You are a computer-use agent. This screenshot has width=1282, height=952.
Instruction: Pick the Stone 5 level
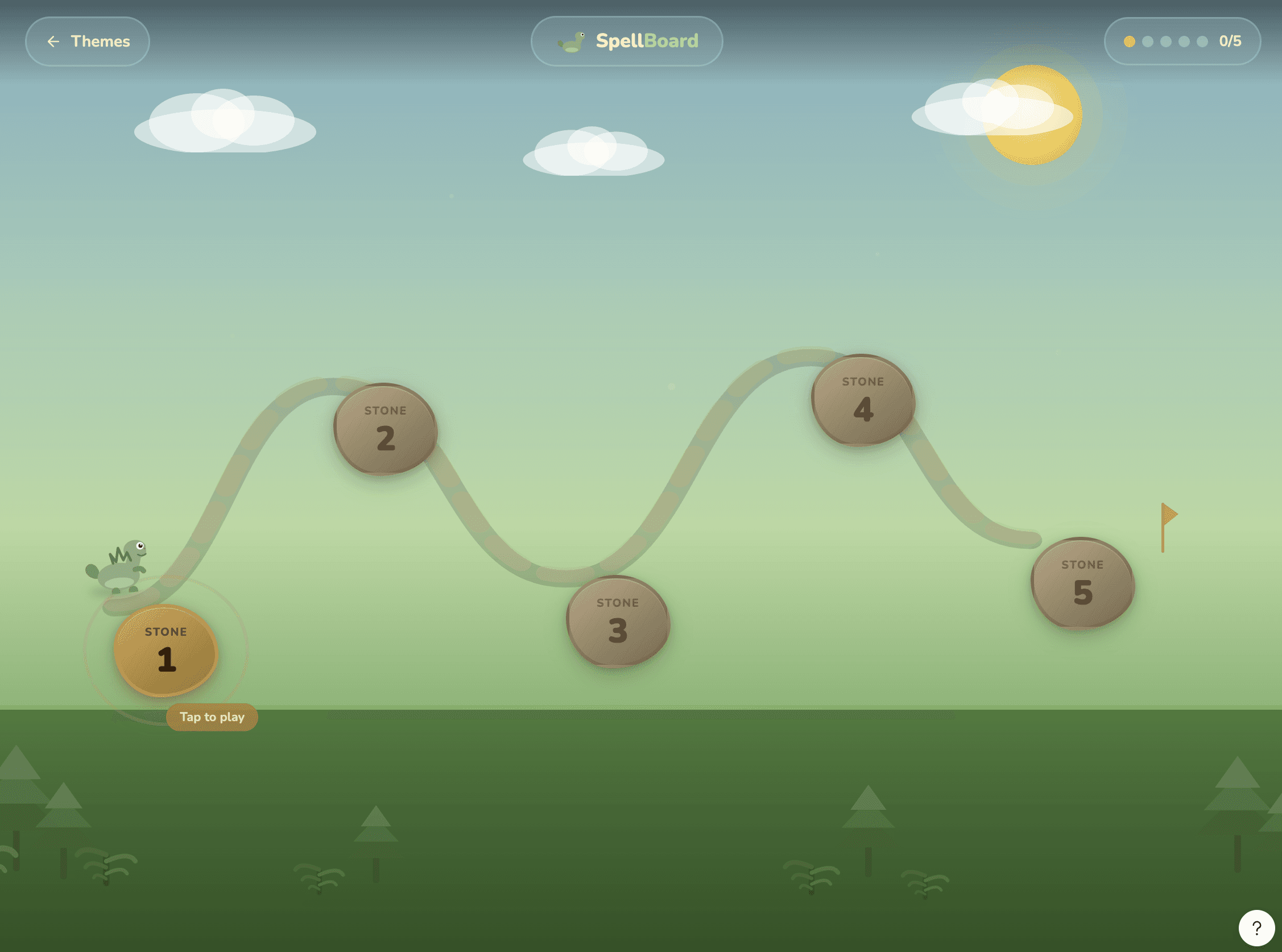1082,583
